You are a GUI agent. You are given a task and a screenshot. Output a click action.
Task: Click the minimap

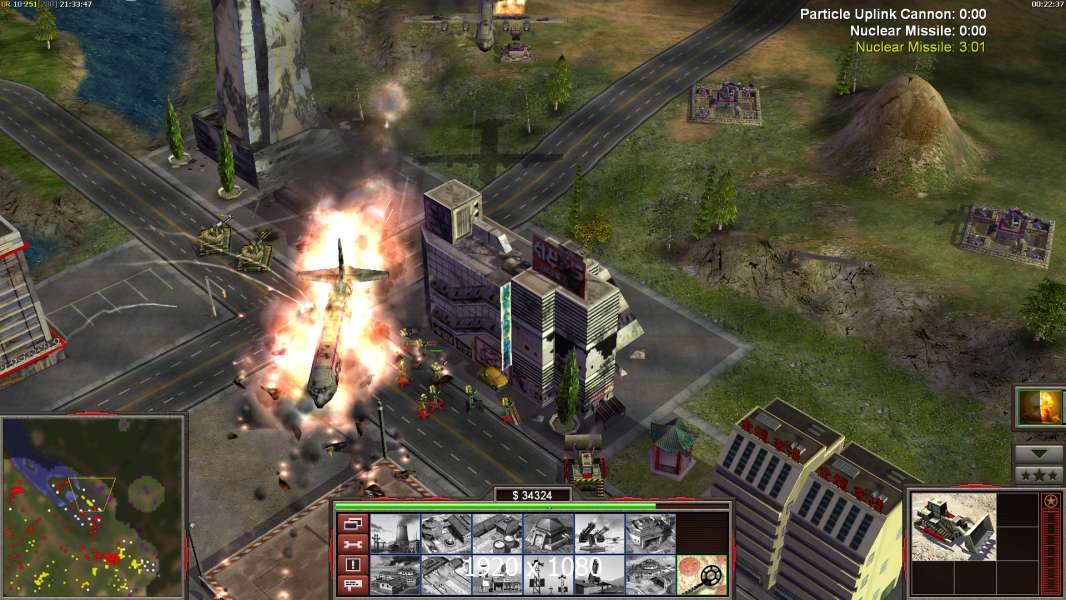pyautogui.click(x=93, y=507)
